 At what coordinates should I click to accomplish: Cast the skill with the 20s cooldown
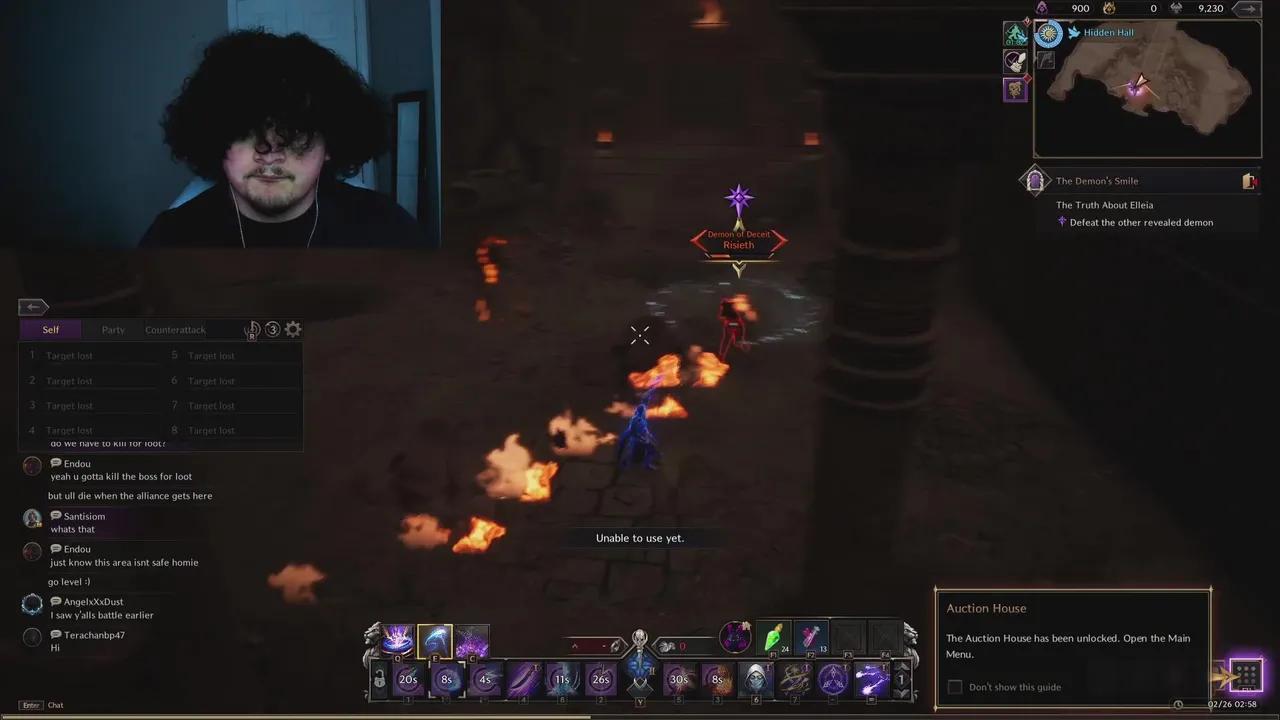pos(408,679)
